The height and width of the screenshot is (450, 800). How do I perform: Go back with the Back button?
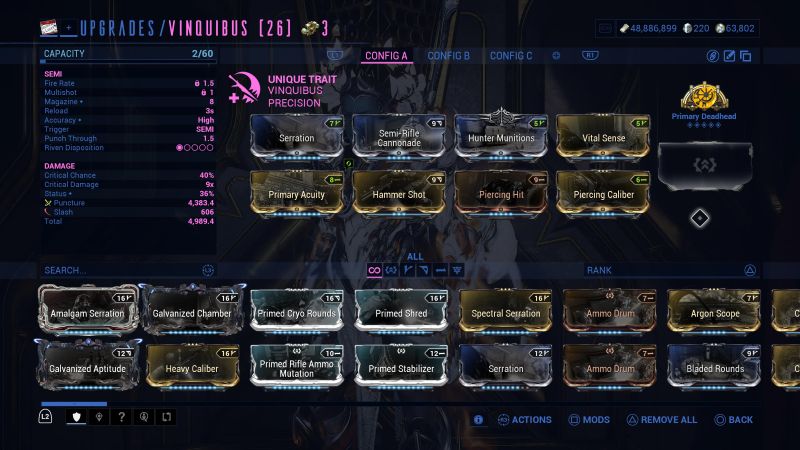tap(733, 420)
